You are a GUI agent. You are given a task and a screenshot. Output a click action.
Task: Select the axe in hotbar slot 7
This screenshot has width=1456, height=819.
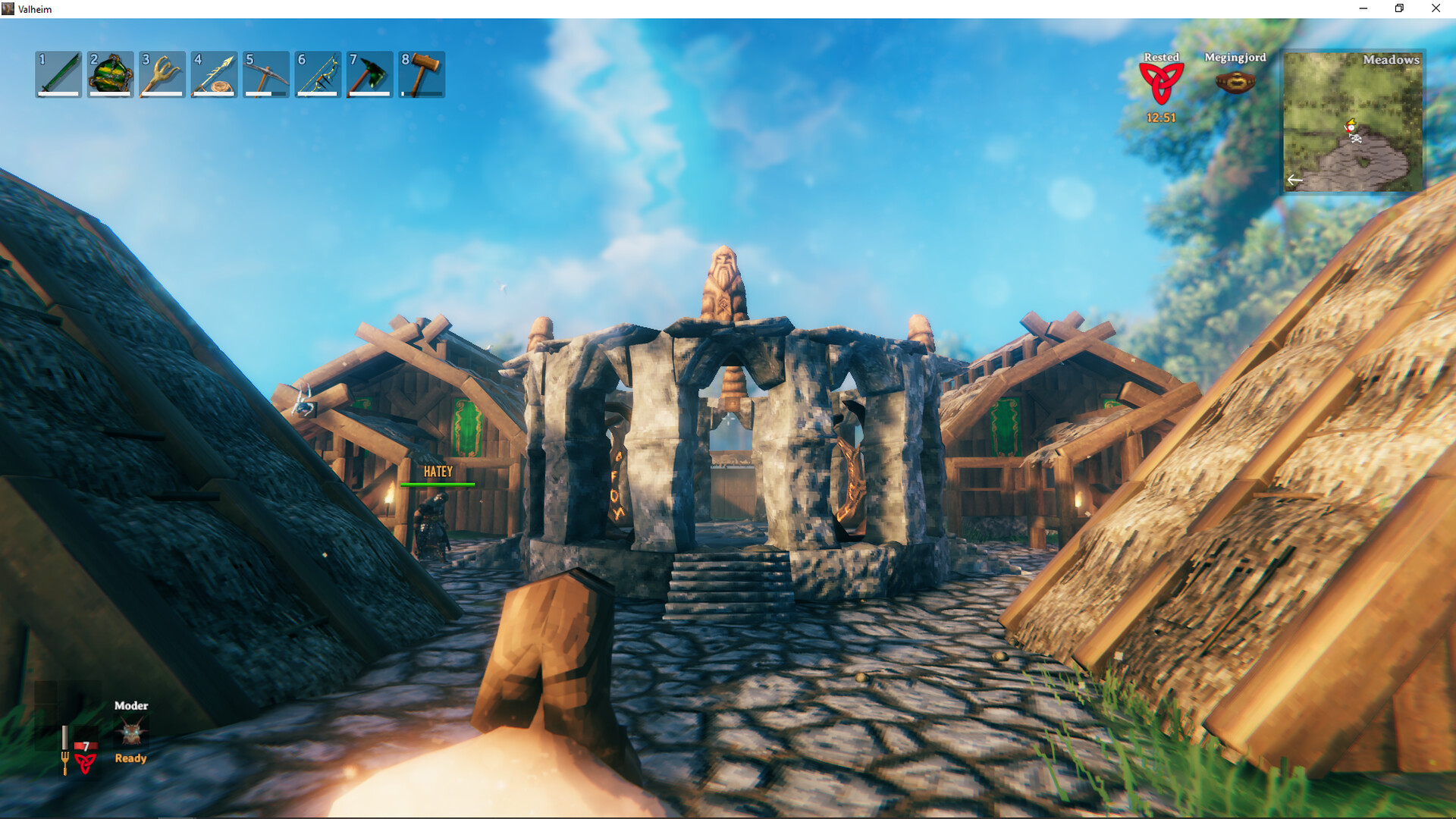coord(369,74)
